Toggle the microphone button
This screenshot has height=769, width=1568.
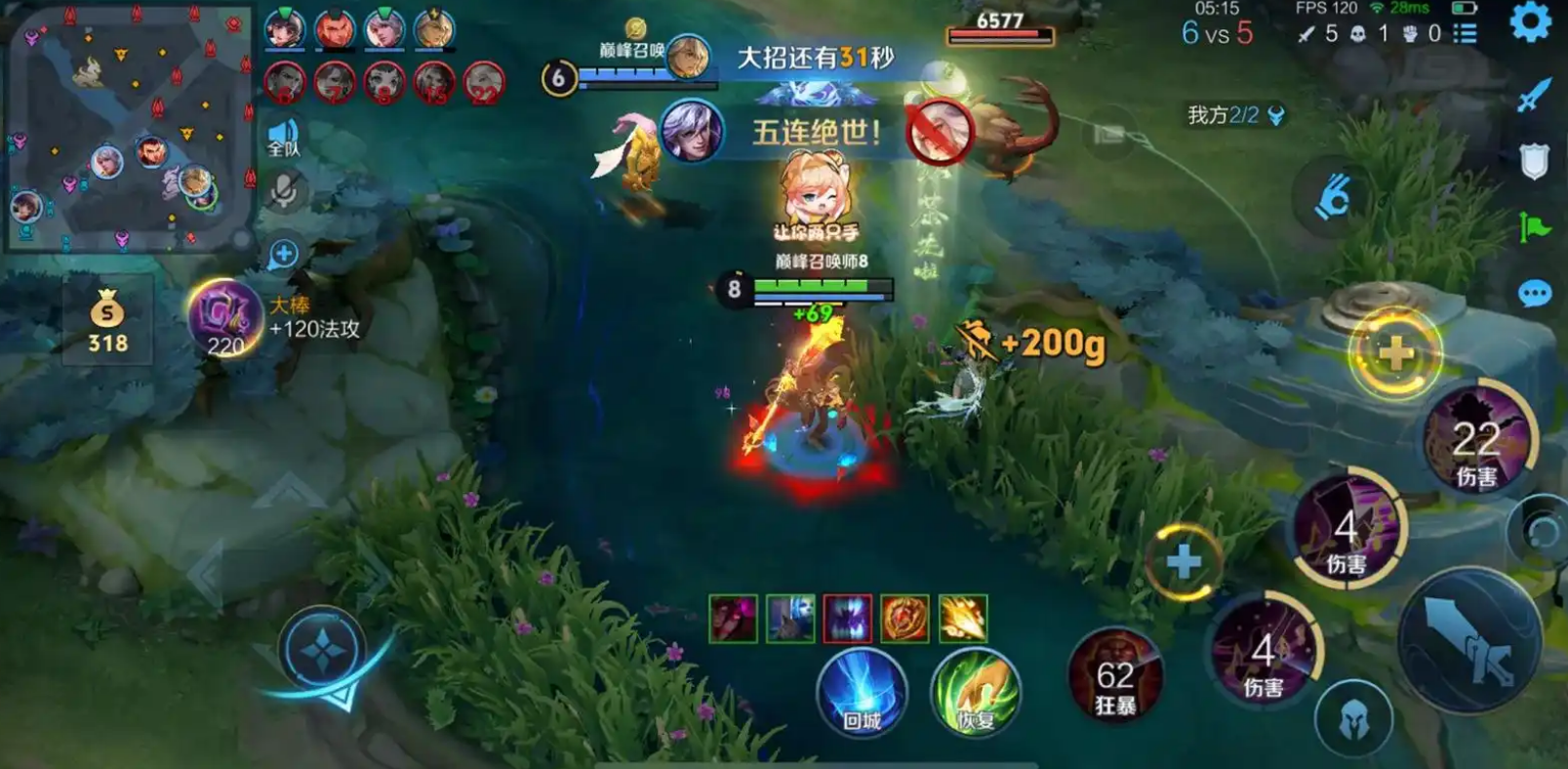(284, 191)
